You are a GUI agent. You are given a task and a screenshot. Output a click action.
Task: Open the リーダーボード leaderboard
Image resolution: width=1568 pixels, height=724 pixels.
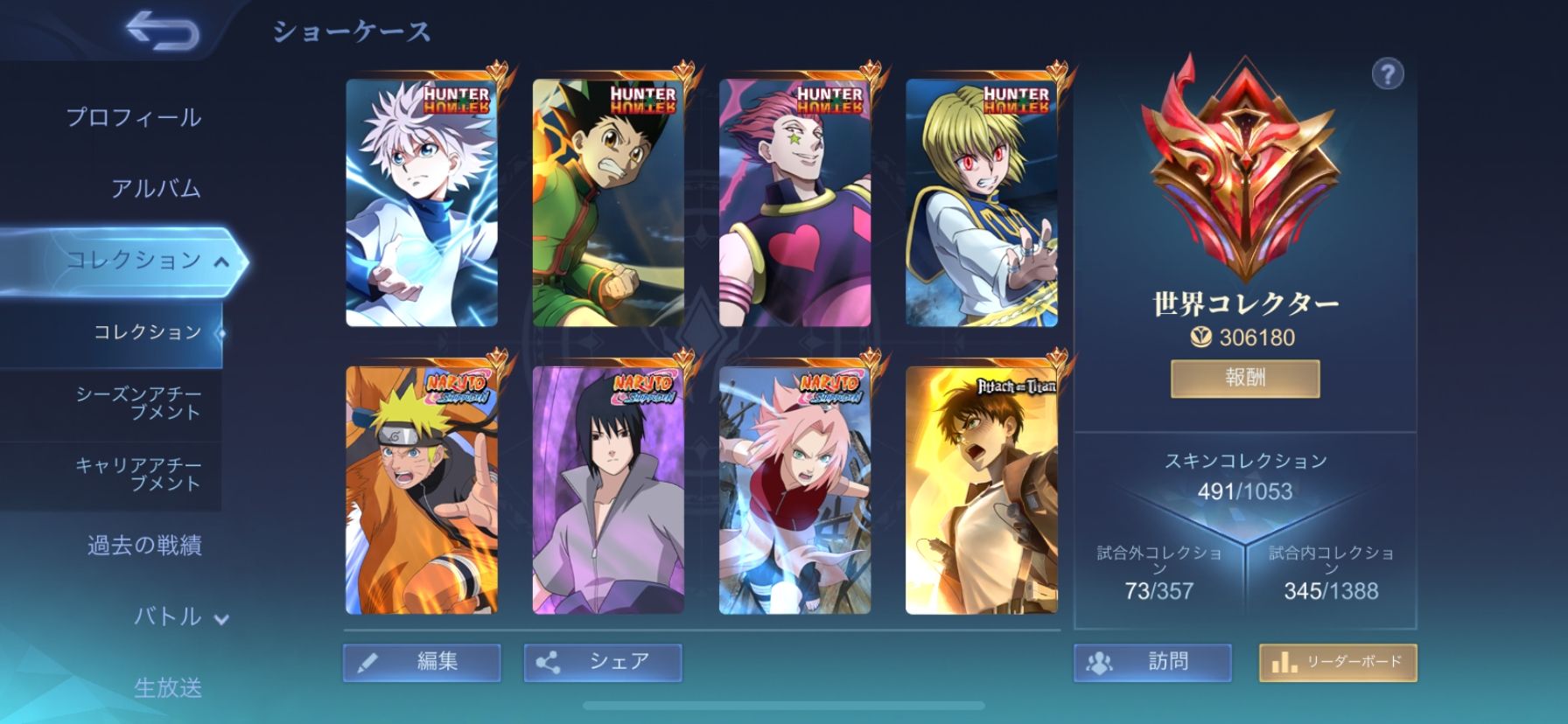(1338, 662)
